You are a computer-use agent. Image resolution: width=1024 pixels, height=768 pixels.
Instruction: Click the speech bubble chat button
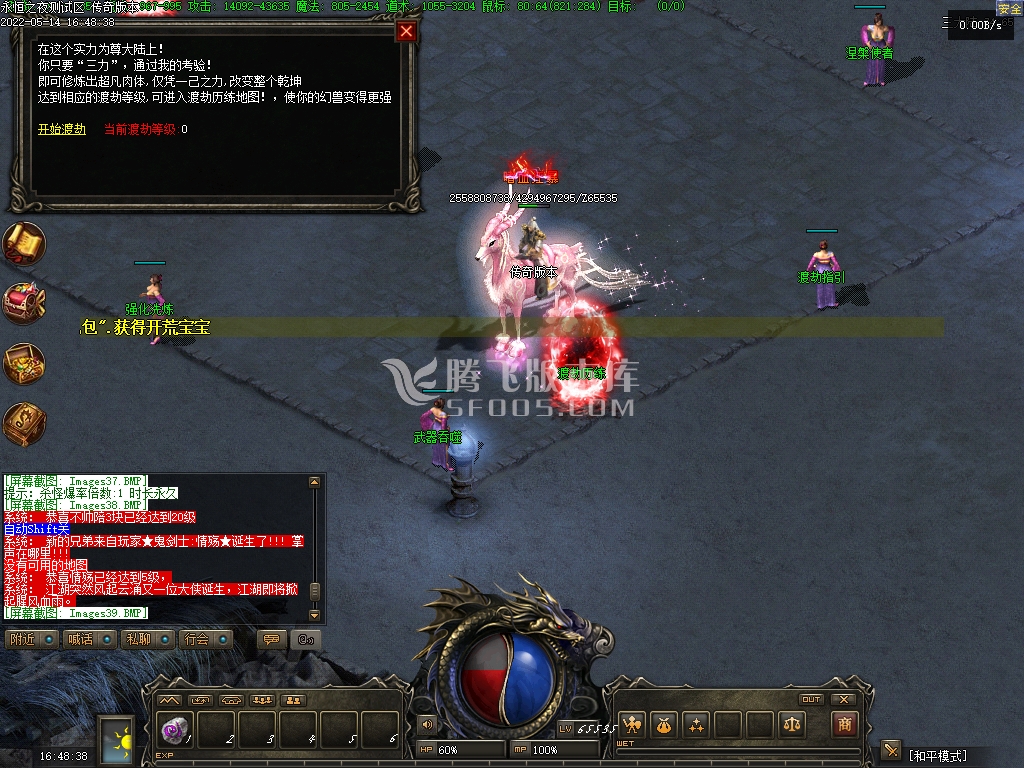pos(271,639)
